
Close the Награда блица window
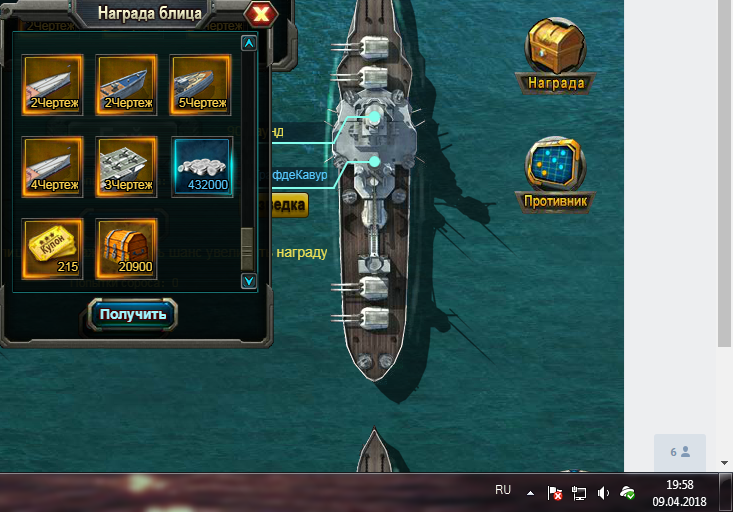(x=262, y=14)
